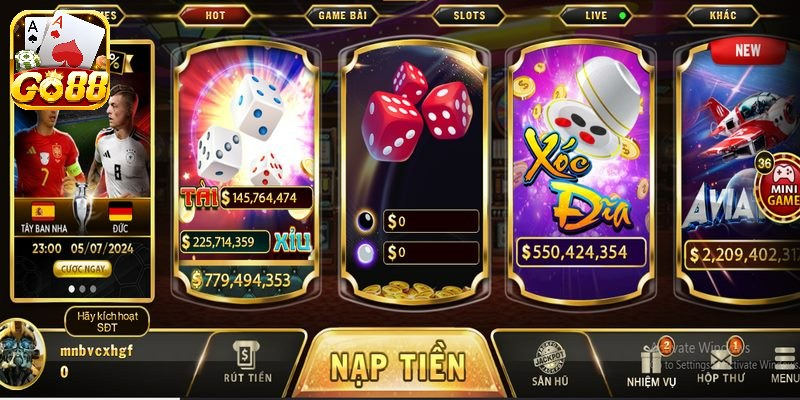Open the hamburger MENU

click(x=784, y=366)
